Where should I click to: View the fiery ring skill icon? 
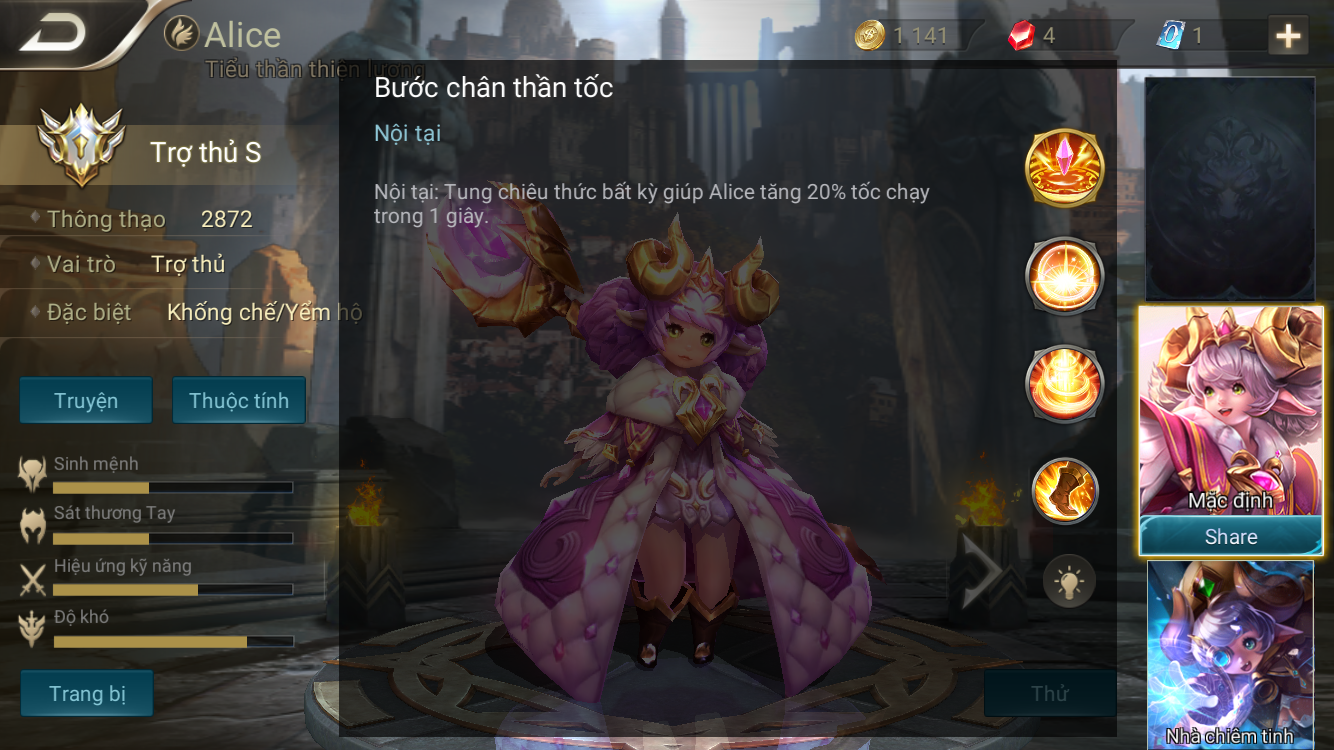(1065, 382)
